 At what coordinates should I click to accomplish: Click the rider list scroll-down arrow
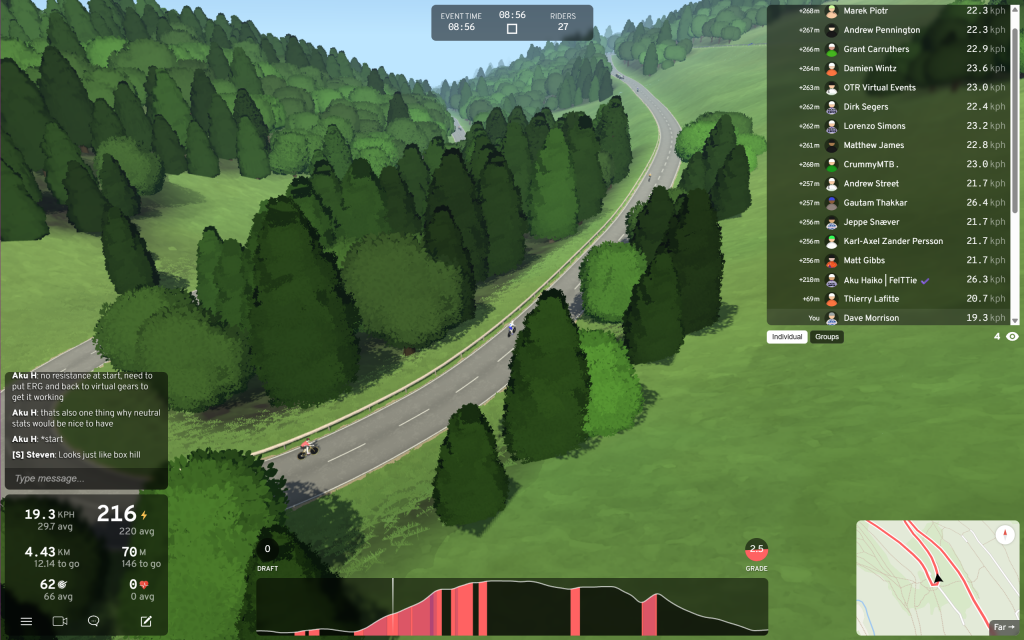tap(1015, 320)
